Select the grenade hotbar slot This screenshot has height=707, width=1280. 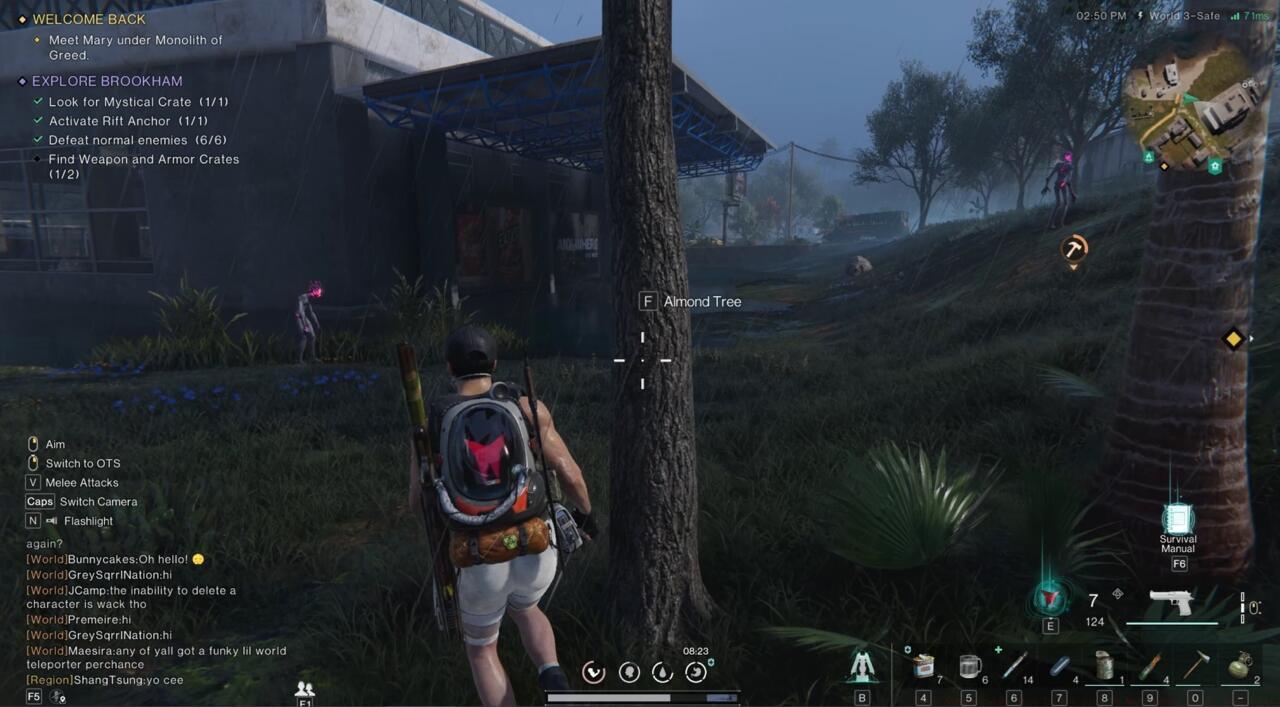pyautogui.click(x=1240, y=666)
